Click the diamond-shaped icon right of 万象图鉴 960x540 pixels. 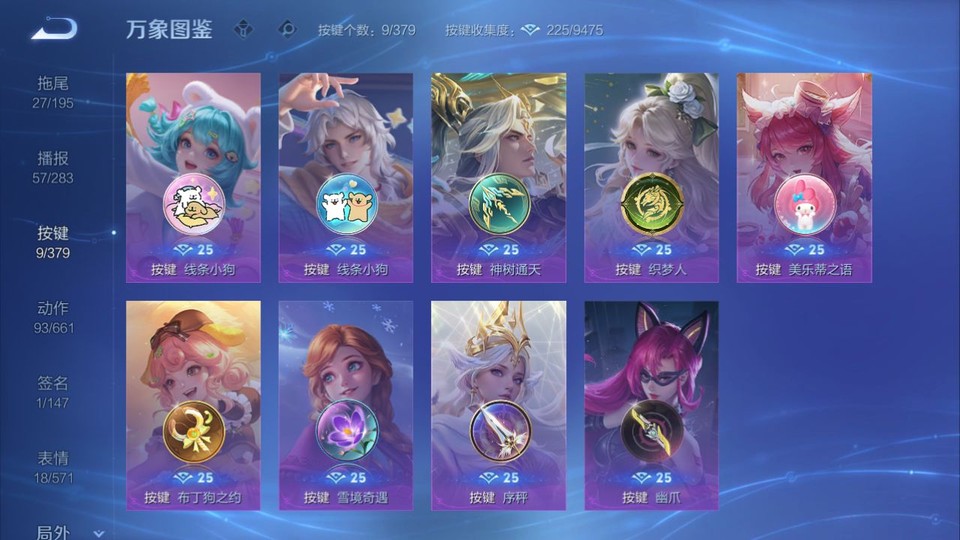(x=244, y=29)
